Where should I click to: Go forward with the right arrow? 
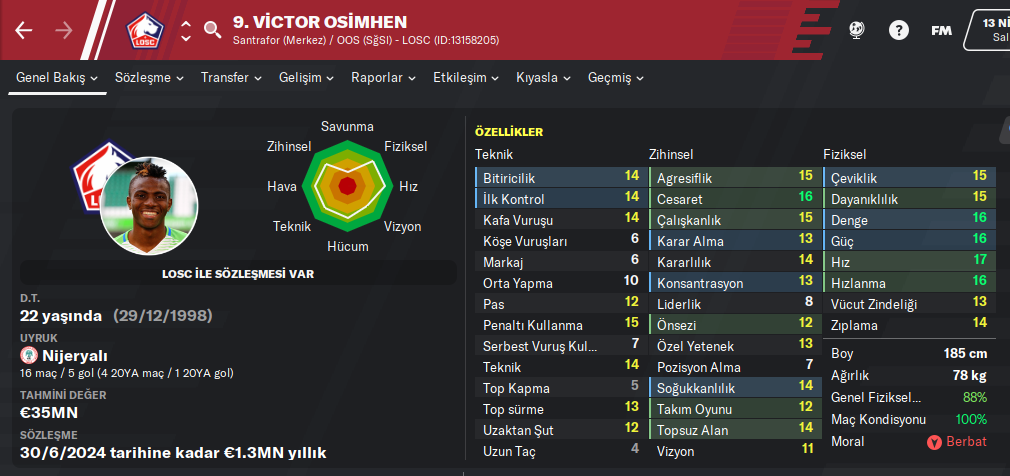tap(64, 30)
